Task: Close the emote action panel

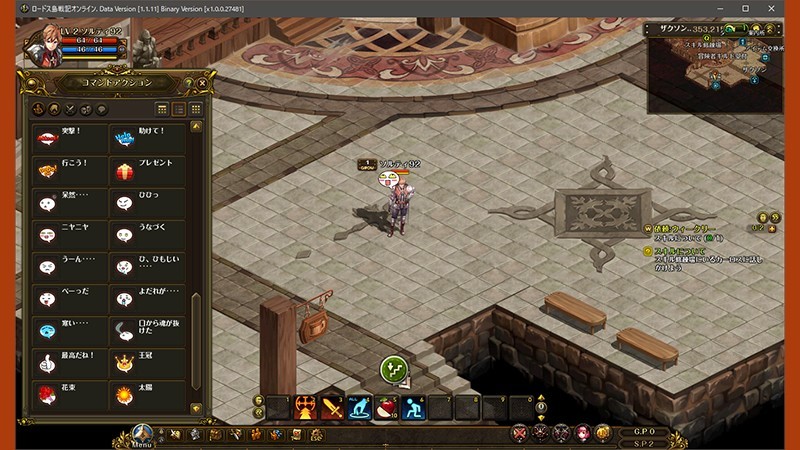Action: click(x=203, y=82)
